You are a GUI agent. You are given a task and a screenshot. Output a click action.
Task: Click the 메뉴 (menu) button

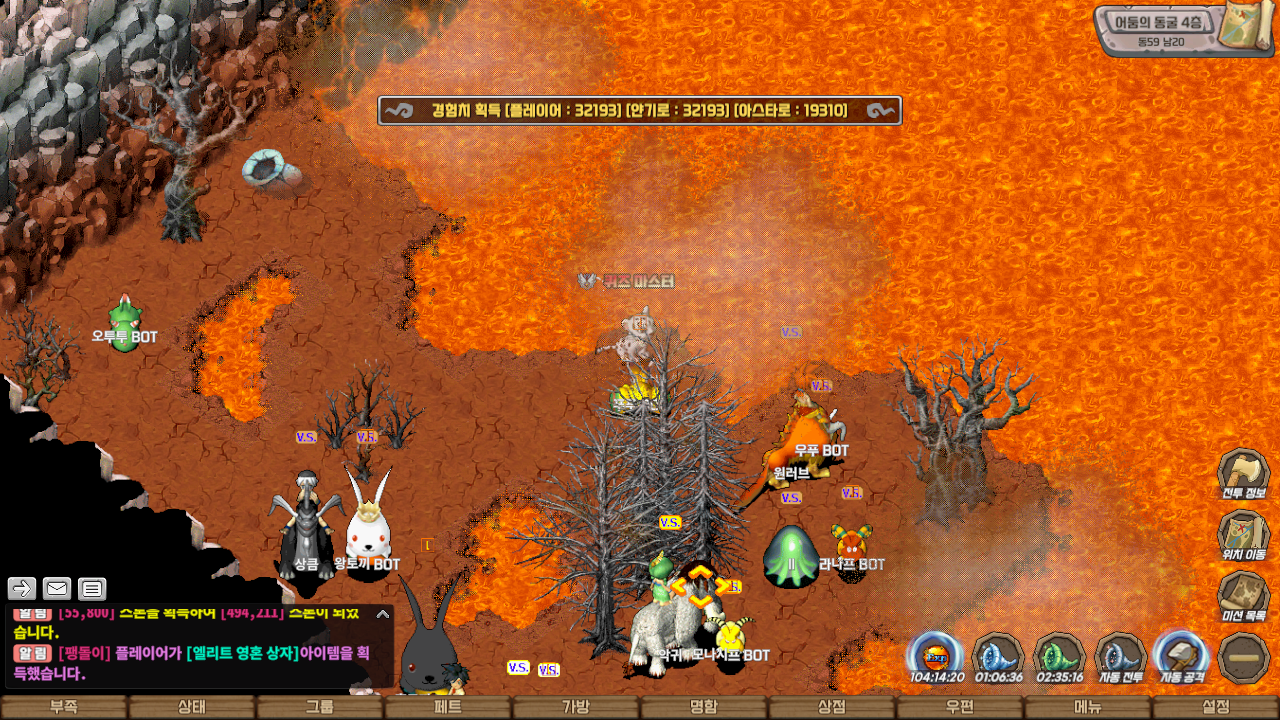[1088, 707]
